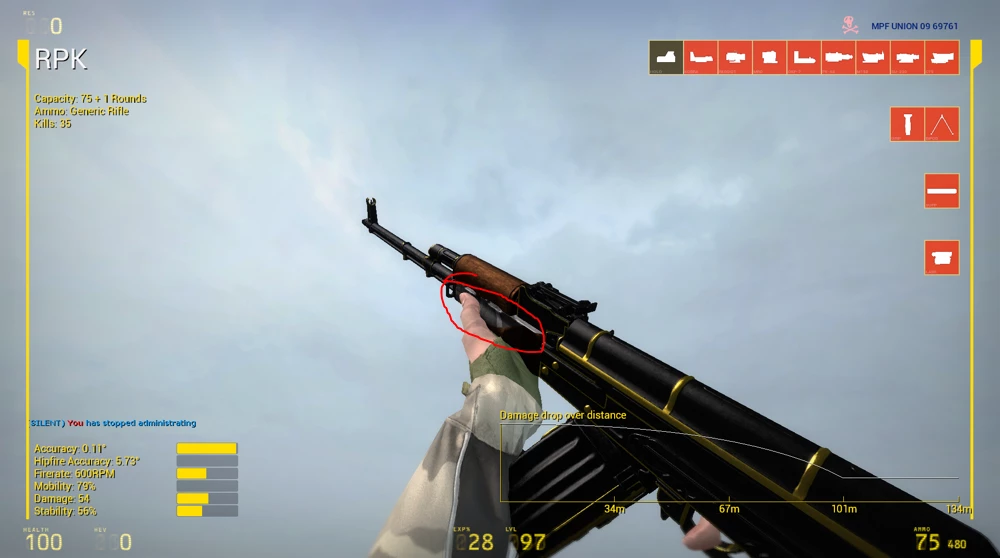The height and width of the screenshot is (558, 1000).
Task: Select the HOLO sight attachment
Action: point(666,57)
